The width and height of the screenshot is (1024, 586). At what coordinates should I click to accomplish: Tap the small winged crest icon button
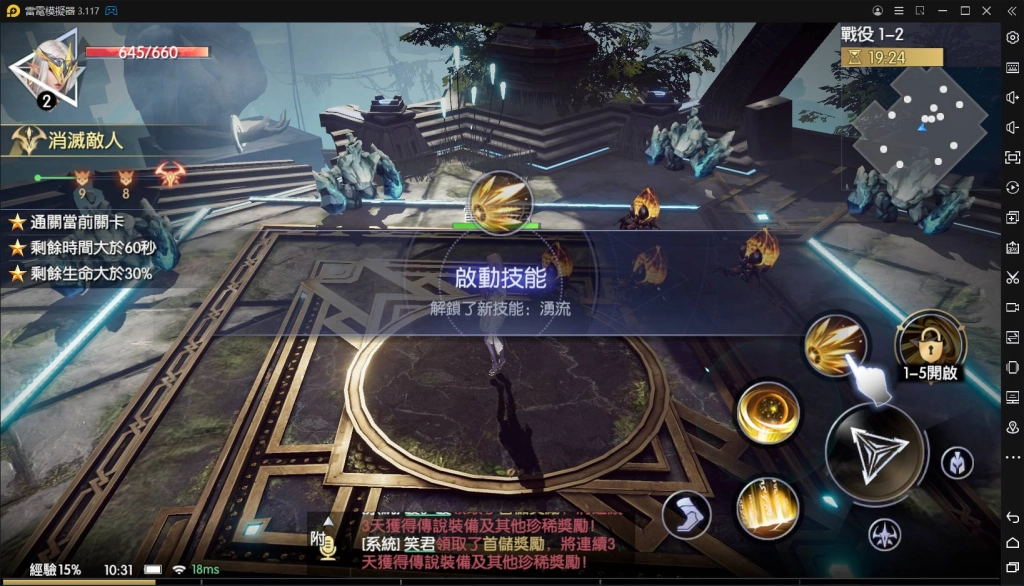tap(884, 534)
